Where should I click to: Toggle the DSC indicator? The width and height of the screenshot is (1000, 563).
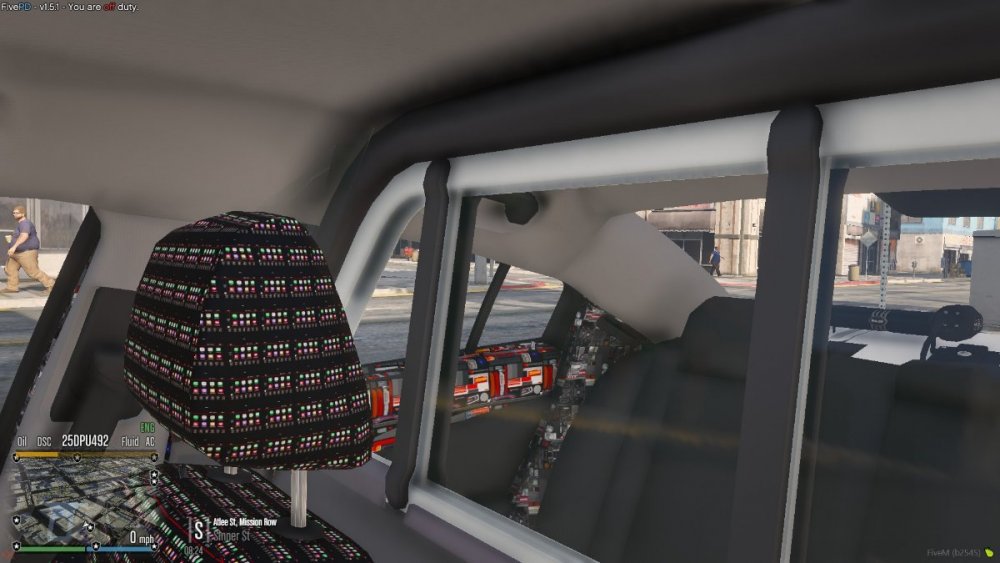[45, 441]
